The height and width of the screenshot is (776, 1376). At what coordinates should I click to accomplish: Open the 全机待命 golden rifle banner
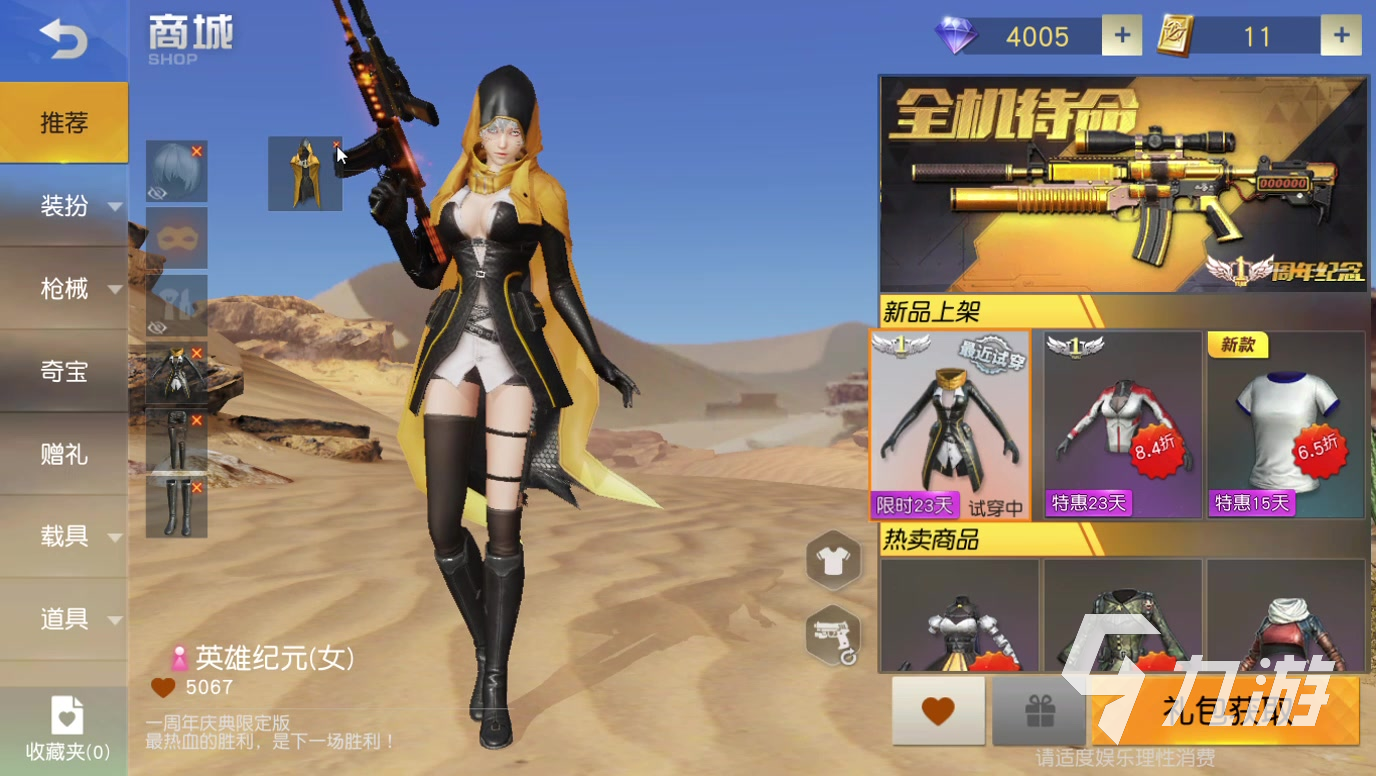pos(1122,184)
